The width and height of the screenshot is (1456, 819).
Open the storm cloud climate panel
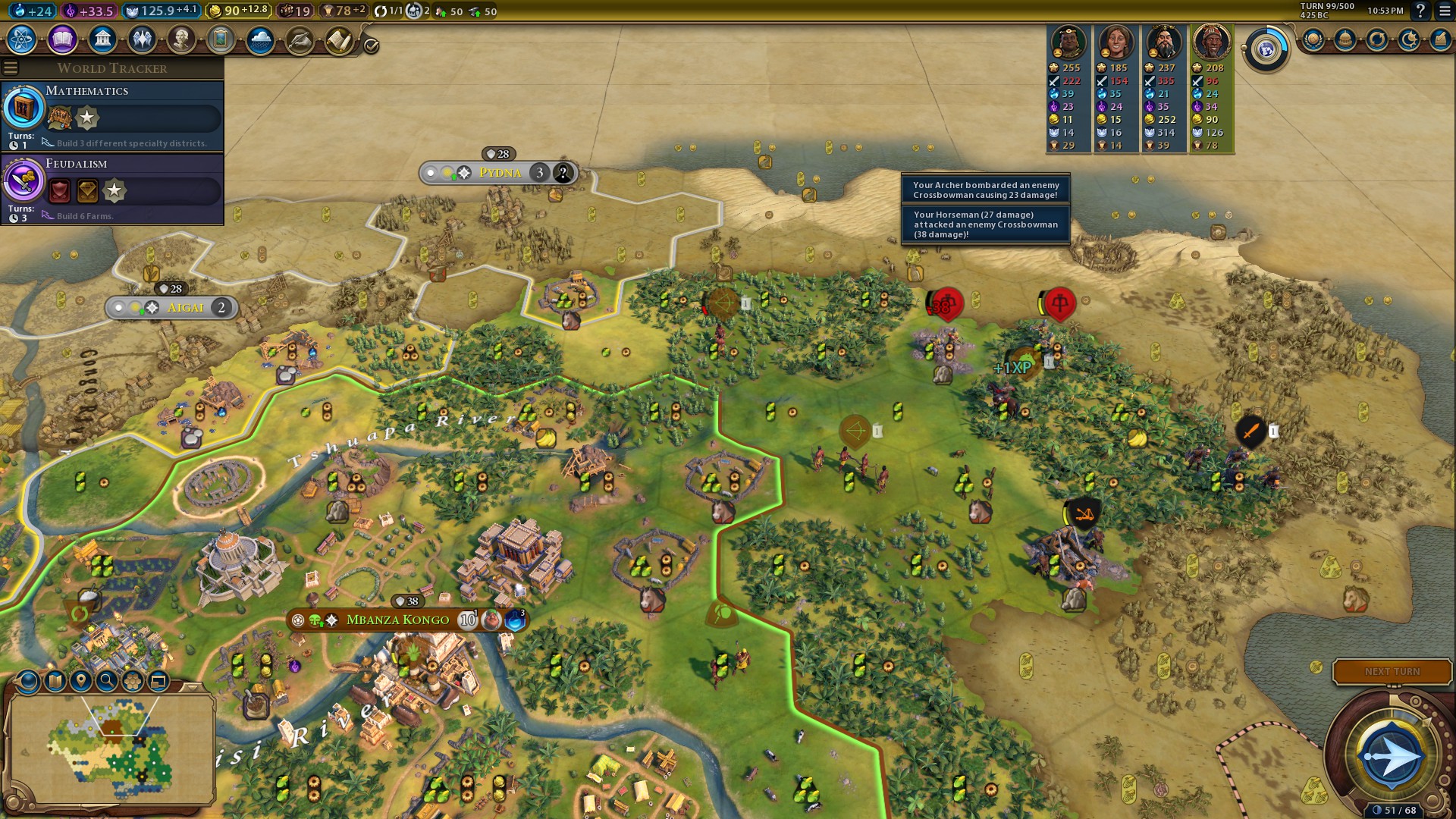(x=260, y=39)
